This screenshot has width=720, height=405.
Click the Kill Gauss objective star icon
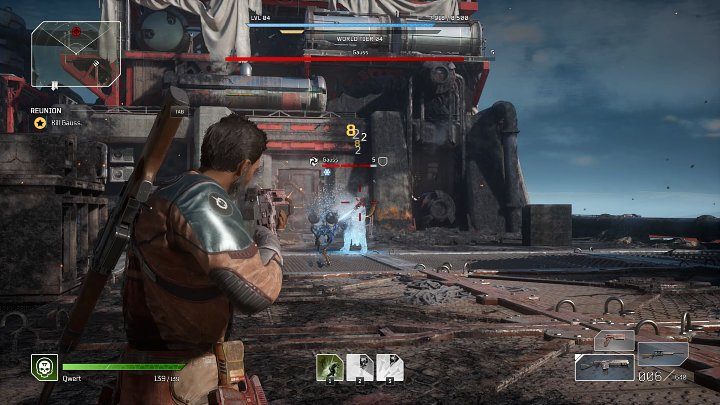(x=41, y=123)
